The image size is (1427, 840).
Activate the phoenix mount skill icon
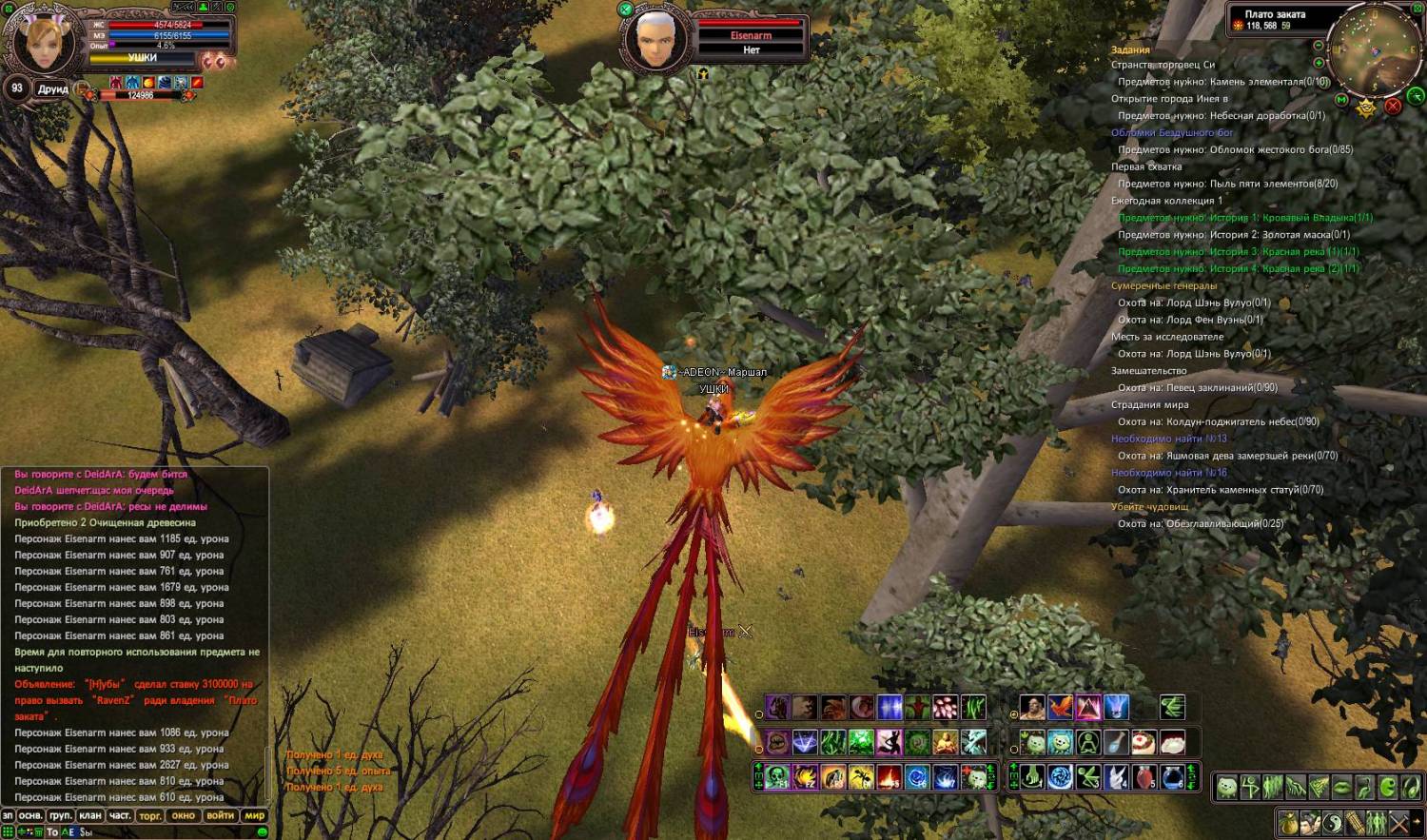point(1061,708)
